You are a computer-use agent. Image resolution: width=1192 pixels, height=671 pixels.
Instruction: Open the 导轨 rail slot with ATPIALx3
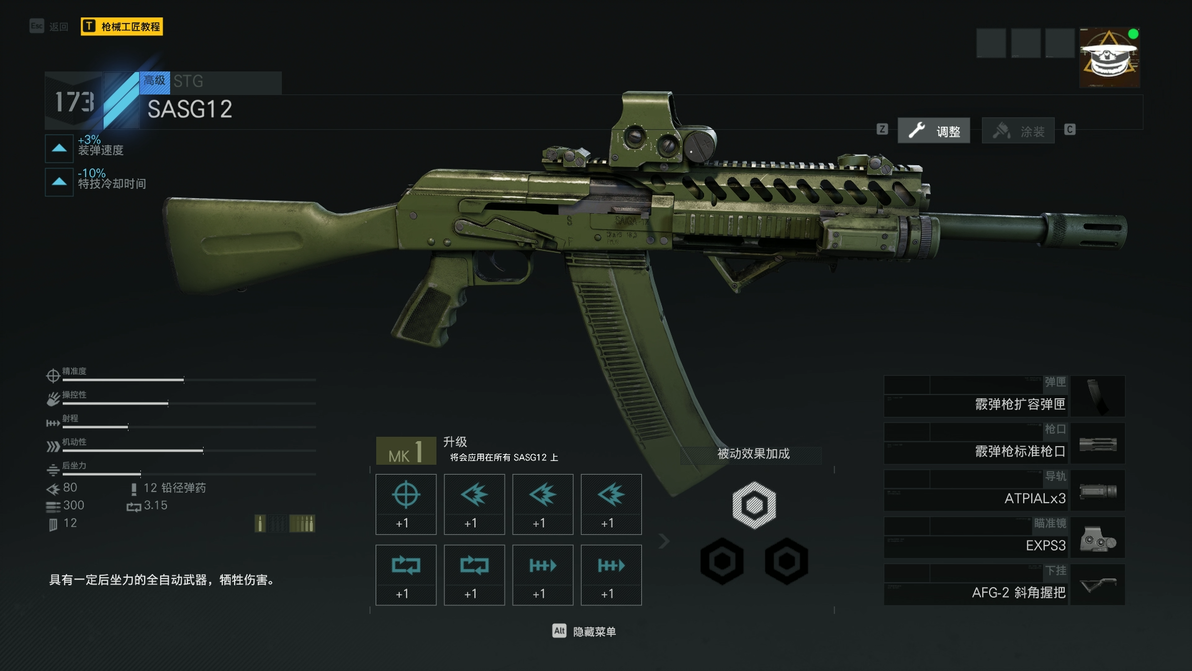coord(1004,491)
